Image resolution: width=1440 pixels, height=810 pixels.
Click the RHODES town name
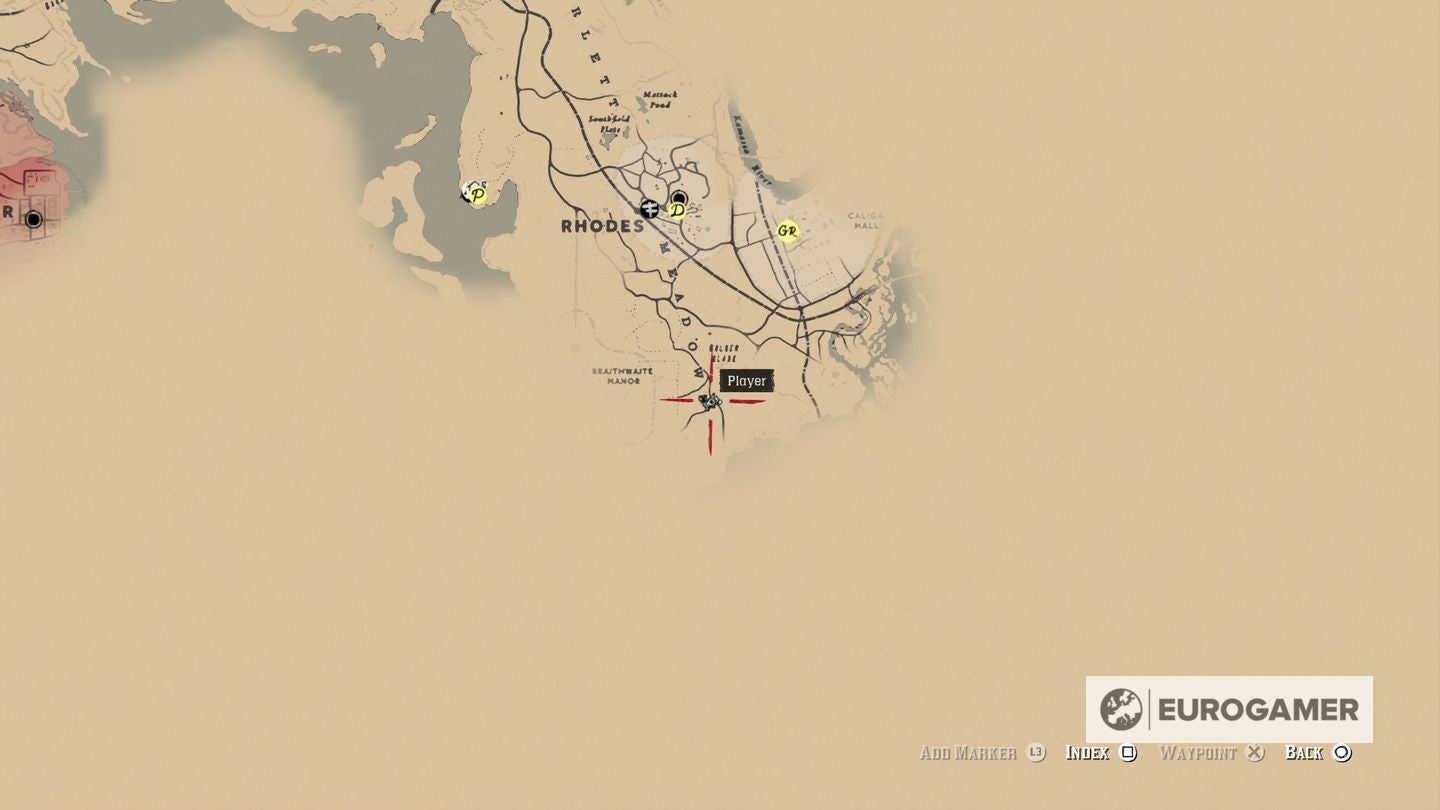(600, 227)
